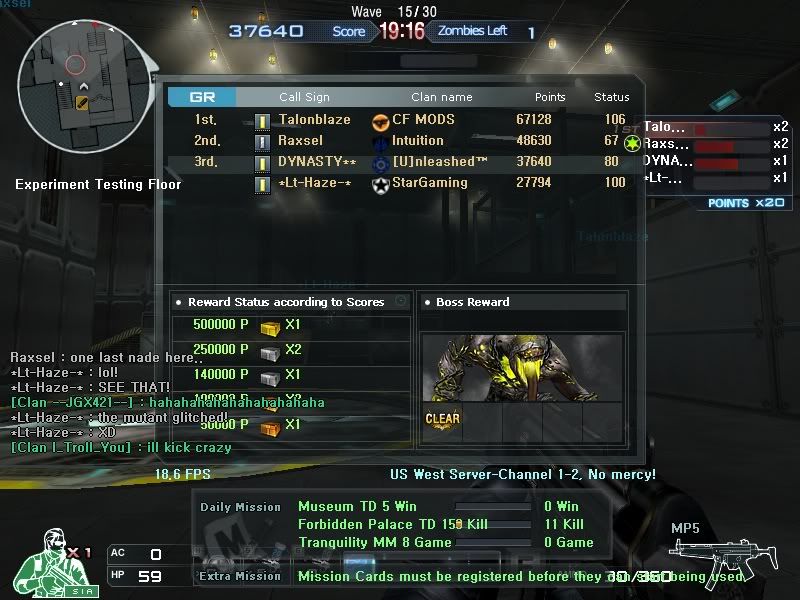Select the 250000 P silver crate reward
This screenshot has height=600, width=800.
pos(271,351)
